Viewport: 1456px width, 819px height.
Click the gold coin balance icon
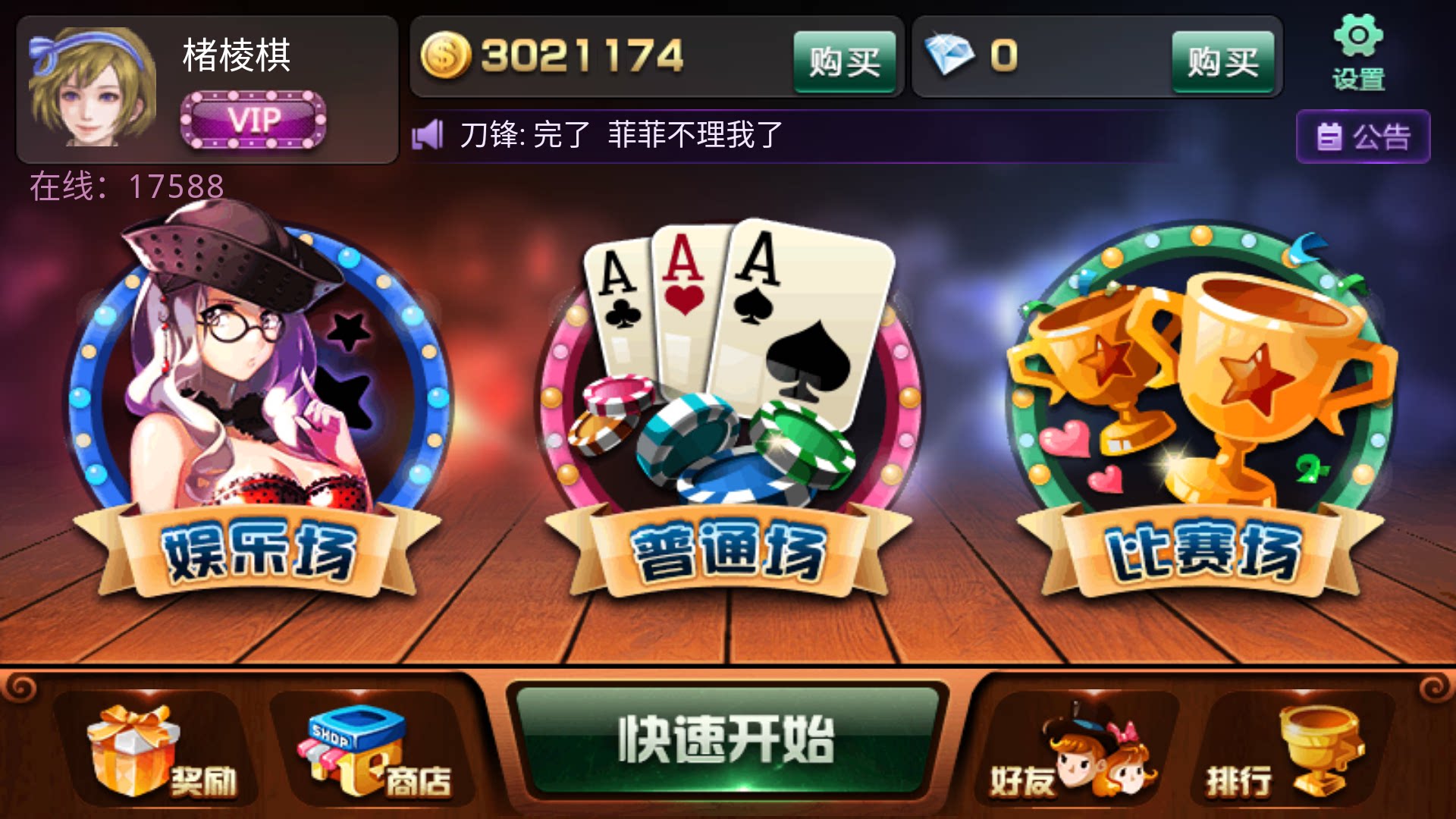[x=448, y=55]
